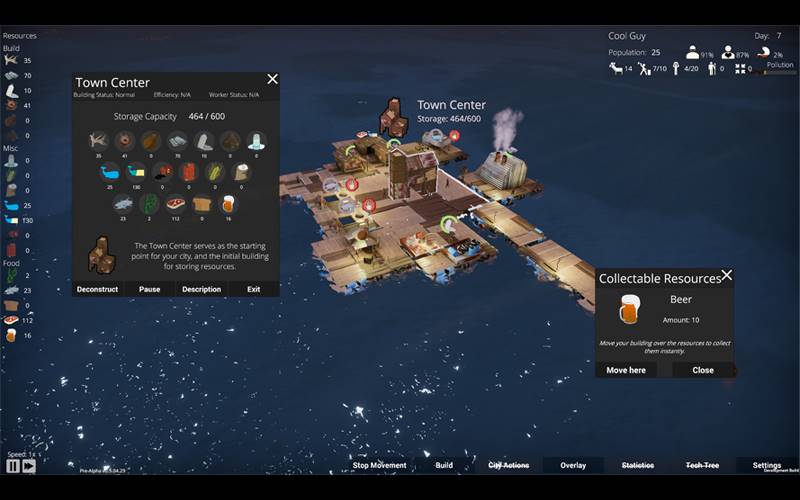Open the Overlay options
Image resolution: width=800 pixels, height=500 pixels.
click(x=573, y=465)
